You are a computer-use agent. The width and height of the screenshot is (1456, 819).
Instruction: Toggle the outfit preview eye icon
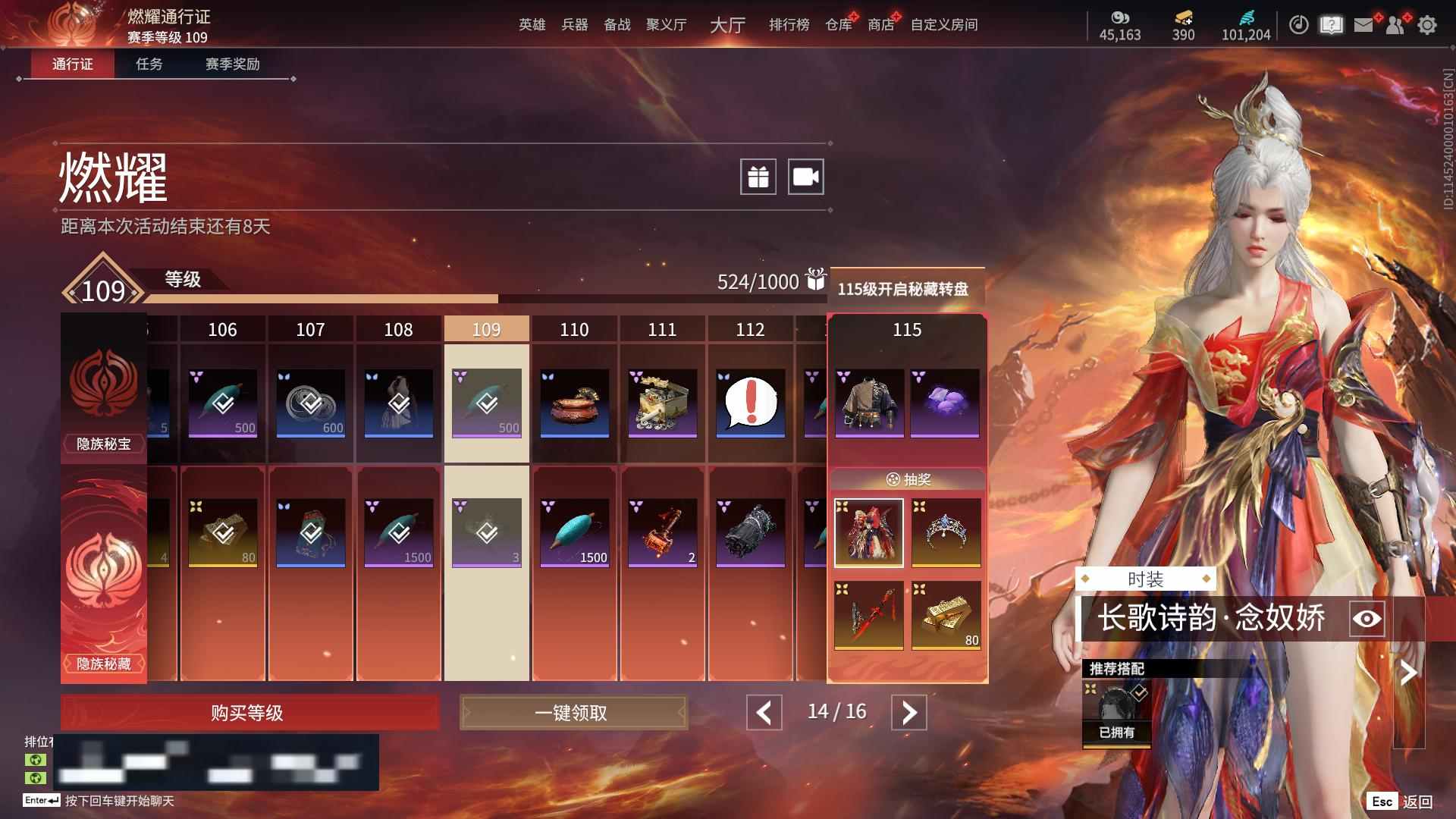[x=1367, y=619]
